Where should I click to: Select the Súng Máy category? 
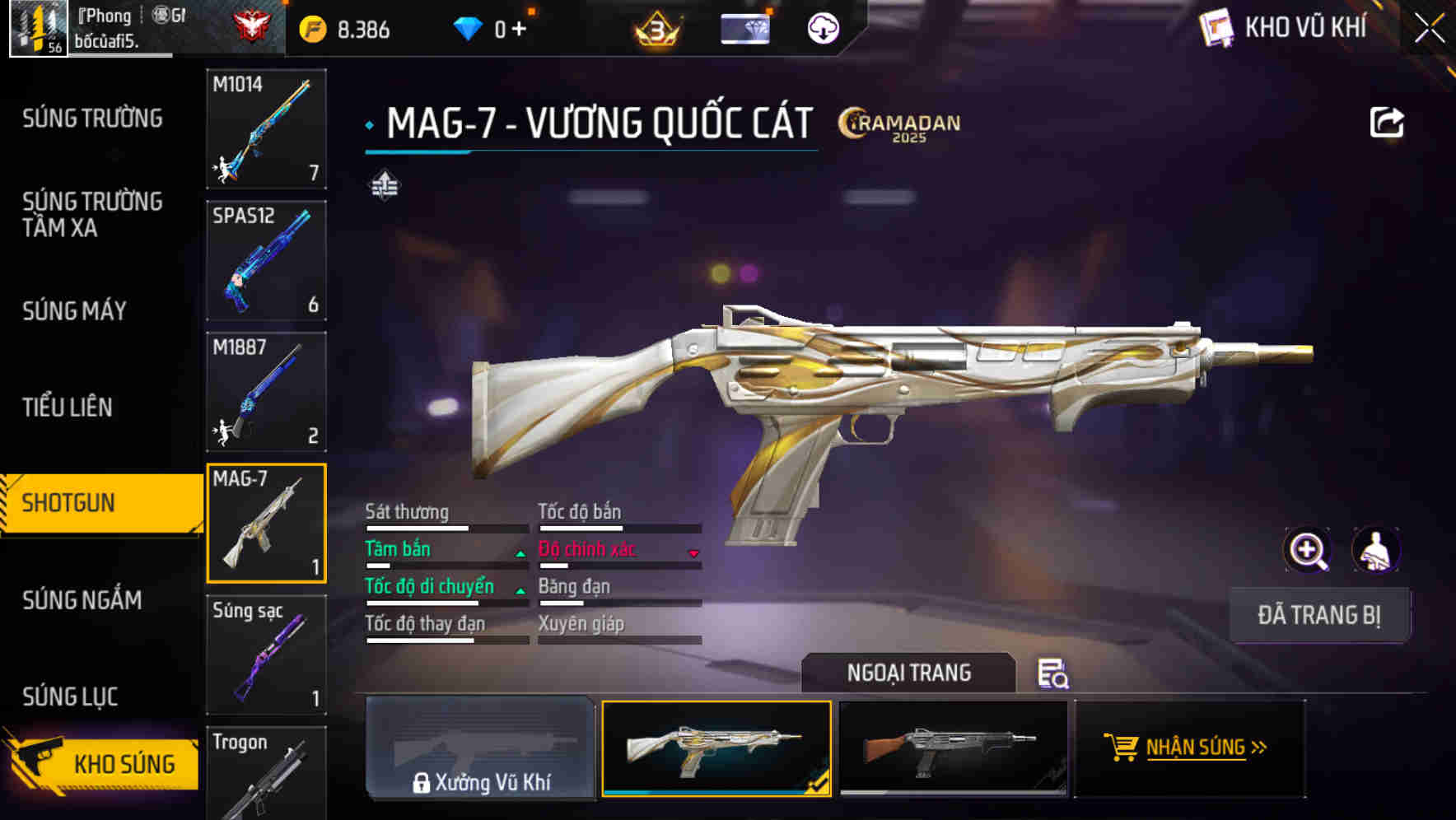[75, 310]
